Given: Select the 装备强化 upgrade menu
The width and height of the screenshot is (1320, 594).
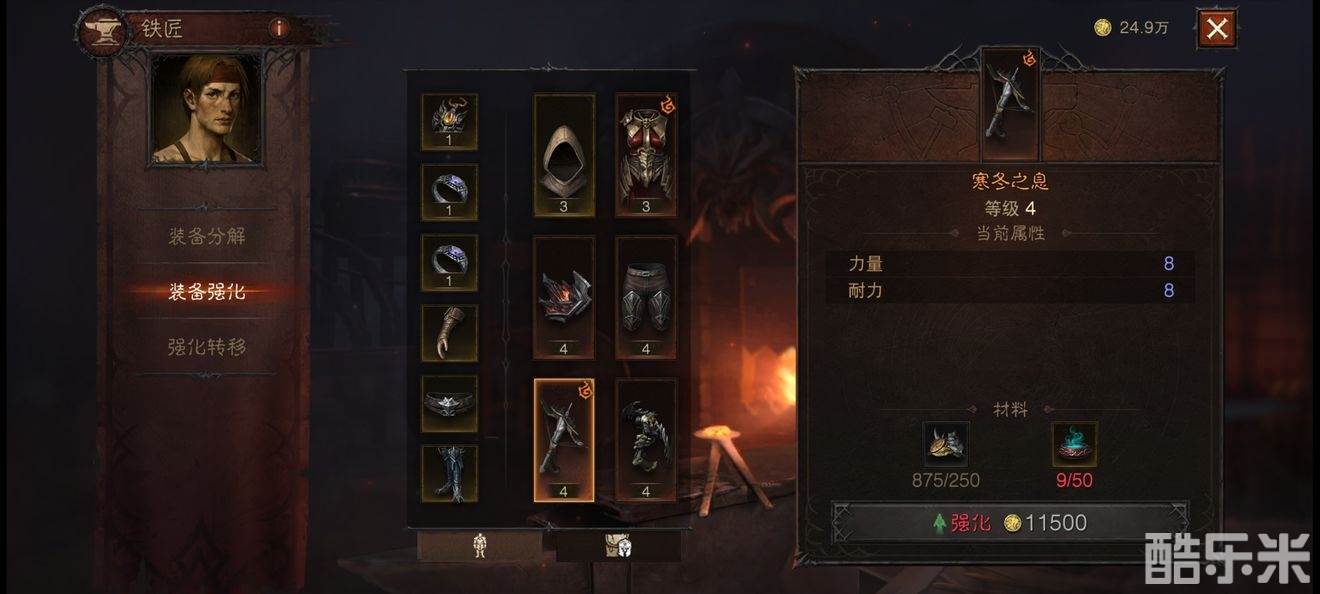Looking at the screenshot, I should (x=207, y=292).
